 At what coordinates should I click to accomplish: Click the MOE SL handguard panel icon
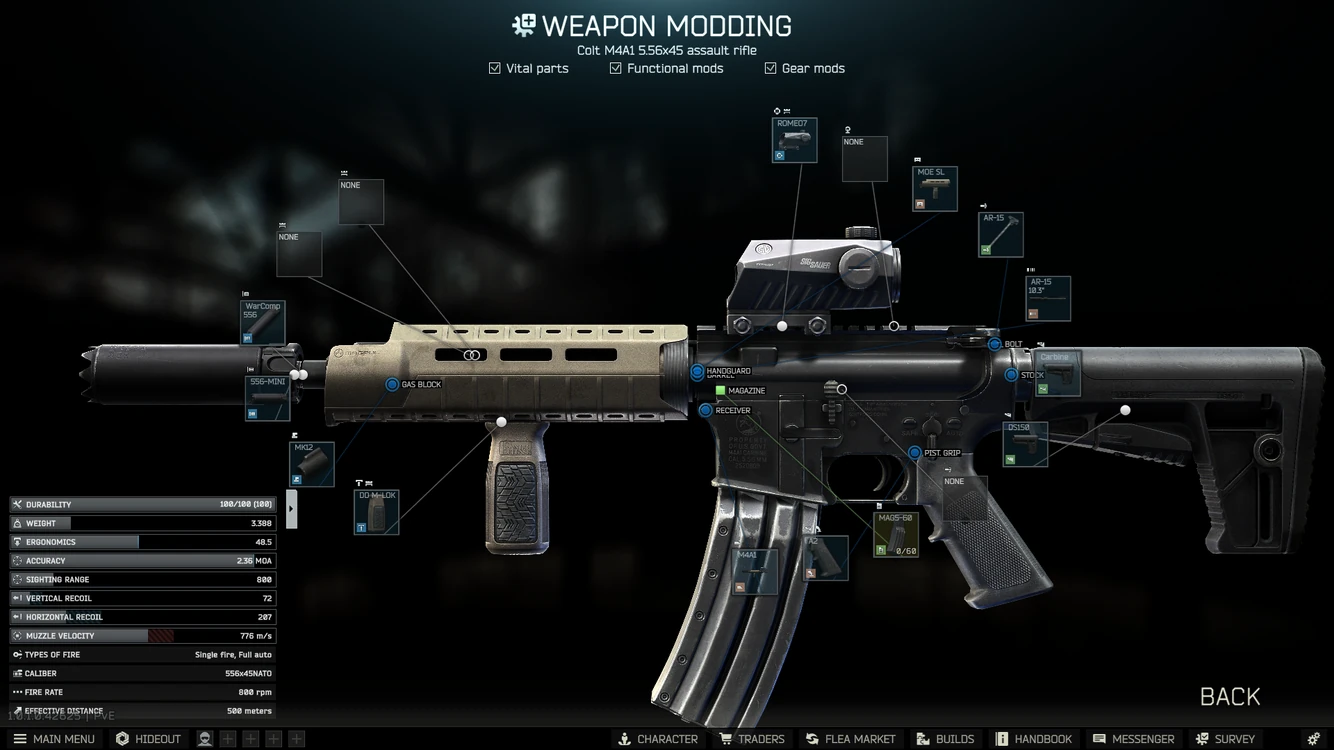(x=933, y=187)
